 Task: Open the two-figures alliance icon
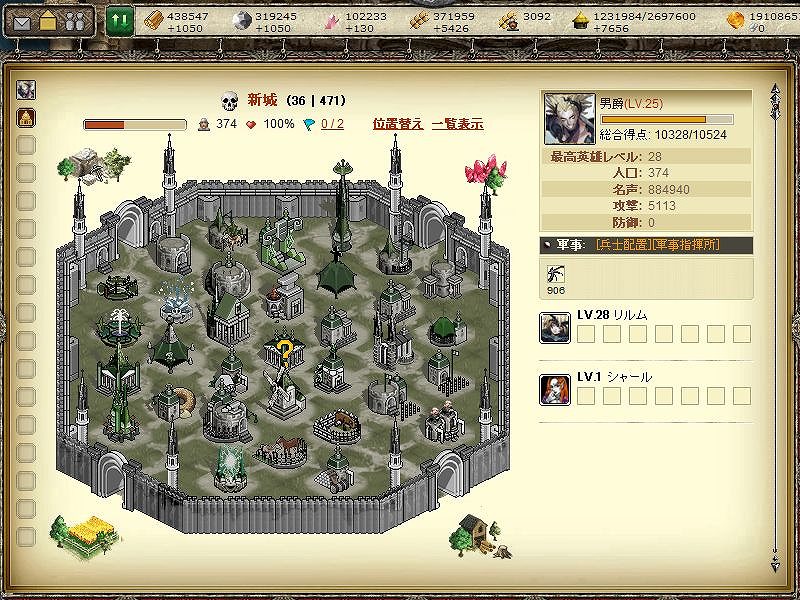pyautogui.click(x=74, y=22)
